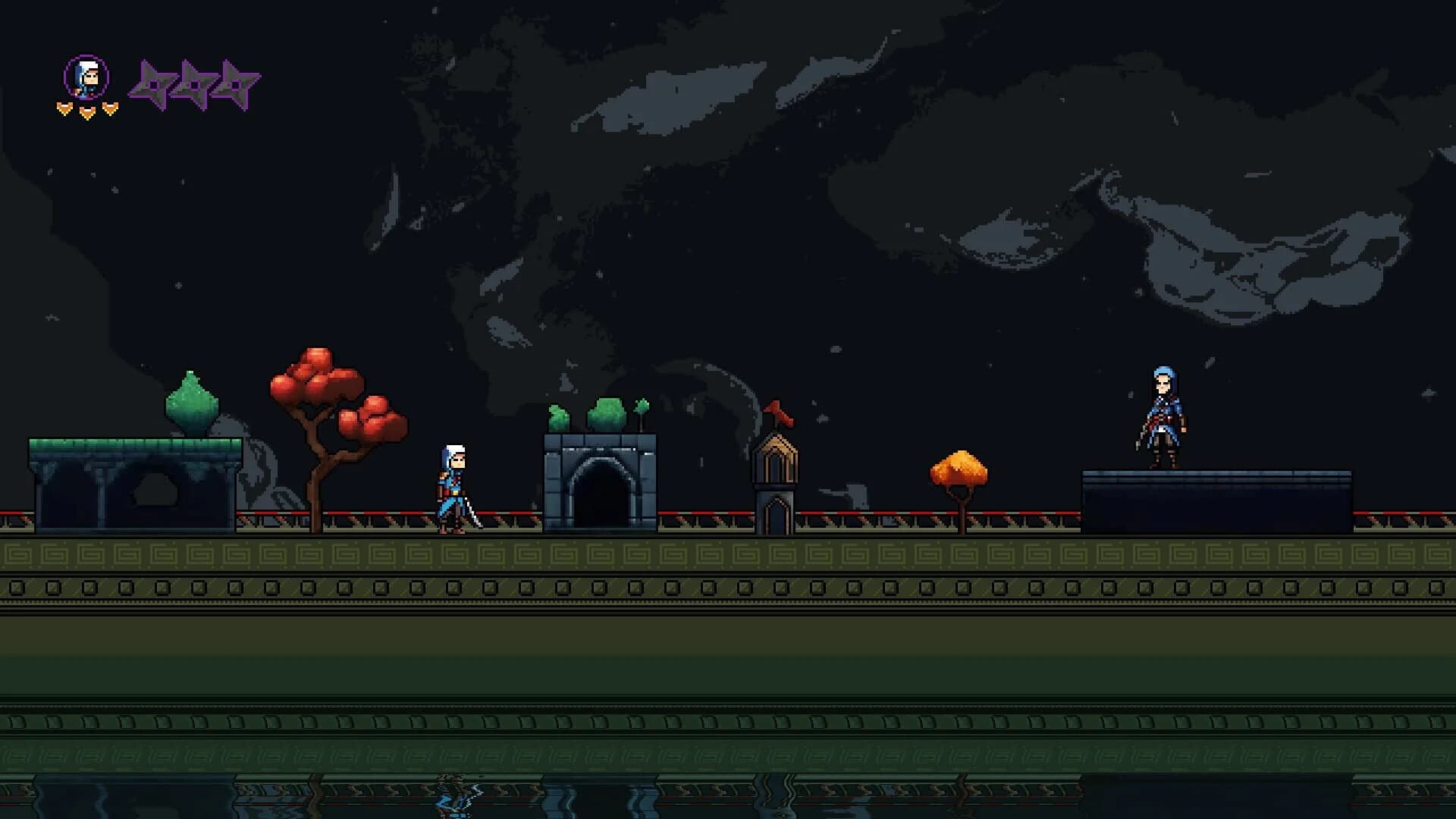Image resolution: width=1456 pixels, height=819 pixels.
Task: Click the middle heart below the character portrait
Action: pos(86,111)
